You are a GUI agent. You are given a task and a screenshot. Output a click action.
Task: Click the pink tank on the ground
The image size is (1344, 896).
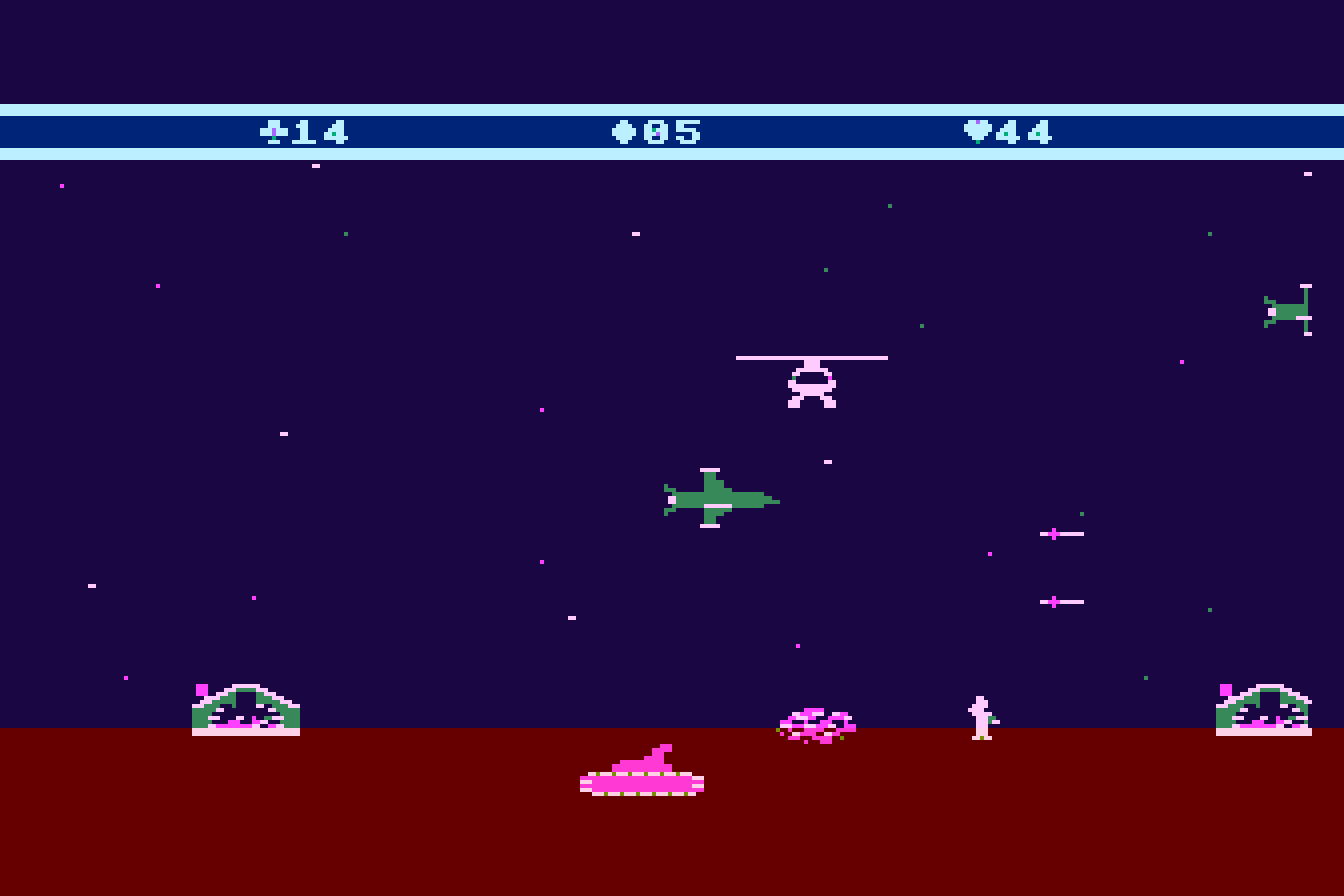[x=643, y=778]
